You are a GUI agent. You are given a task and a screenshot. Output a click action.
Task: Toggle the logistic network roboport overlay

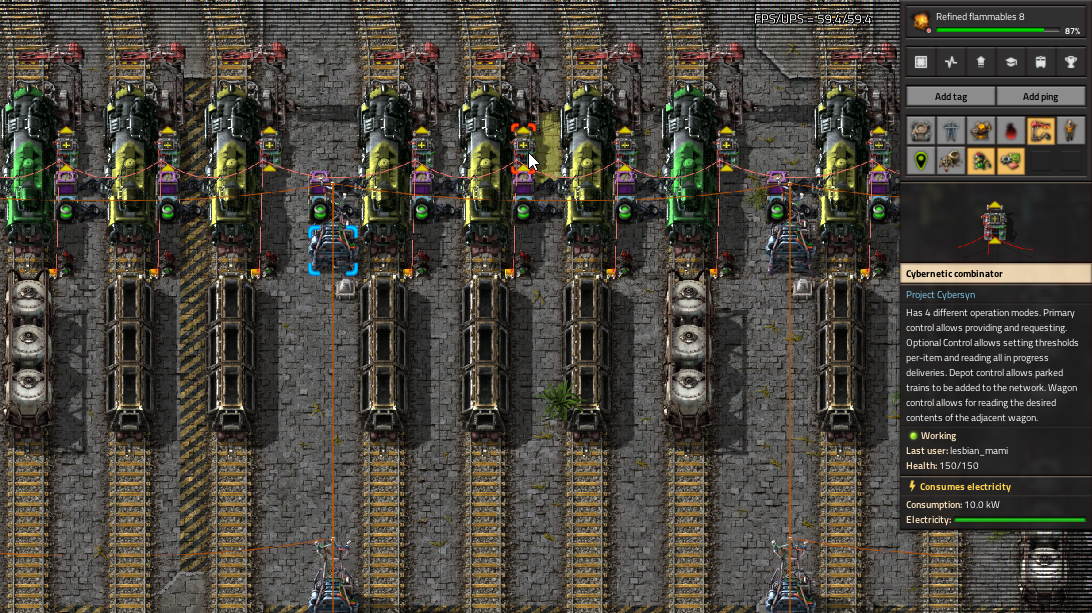921,131
